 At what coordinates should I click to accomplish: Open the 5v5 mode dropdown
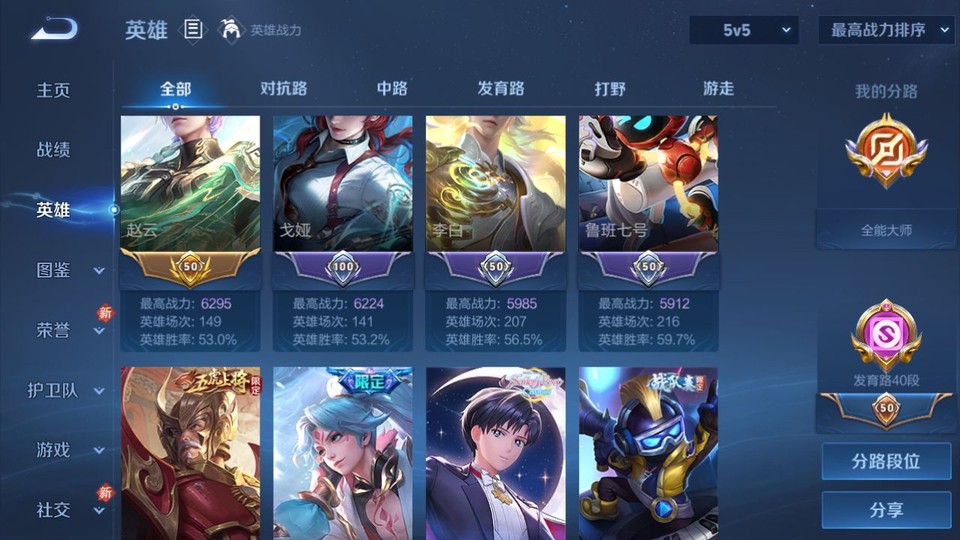pyautogui.click(x=744, y=30)
